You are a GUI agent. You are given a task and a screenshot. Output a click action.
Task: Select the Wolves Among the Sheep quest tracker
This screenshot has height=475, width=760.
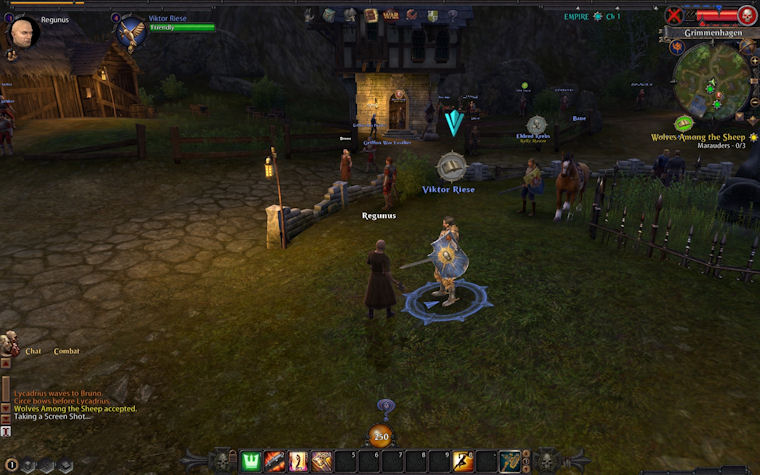(698, 136)
